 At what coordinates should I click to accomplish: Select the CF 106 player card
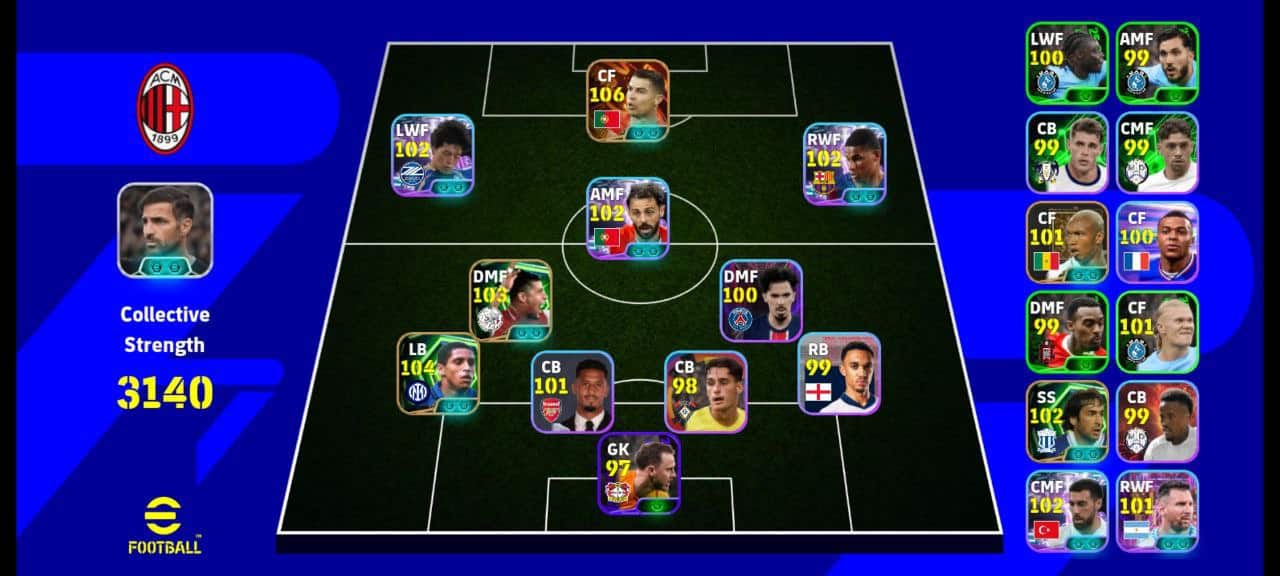tap(628, 100)
